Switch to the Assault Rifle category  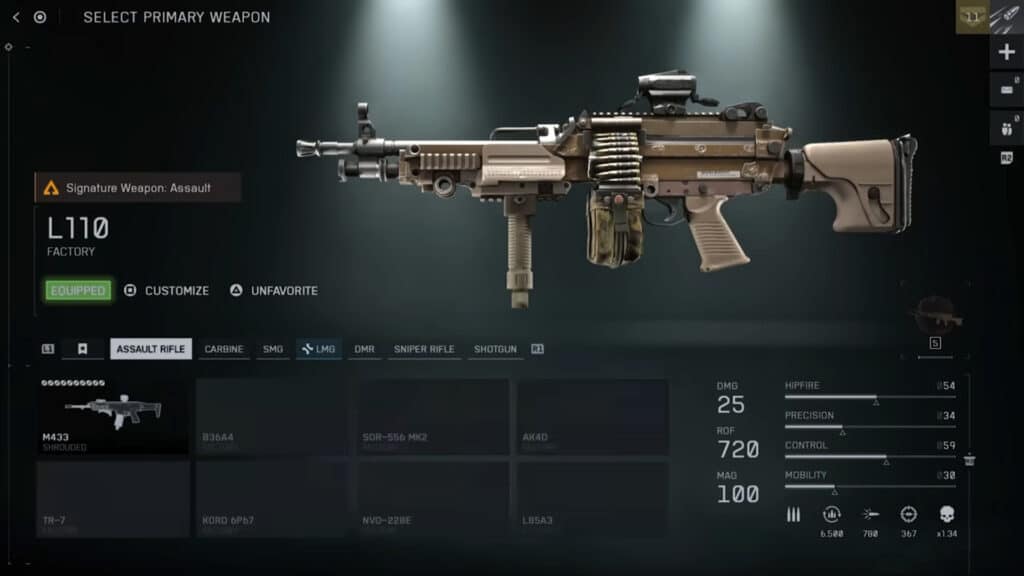pos(150,349)
